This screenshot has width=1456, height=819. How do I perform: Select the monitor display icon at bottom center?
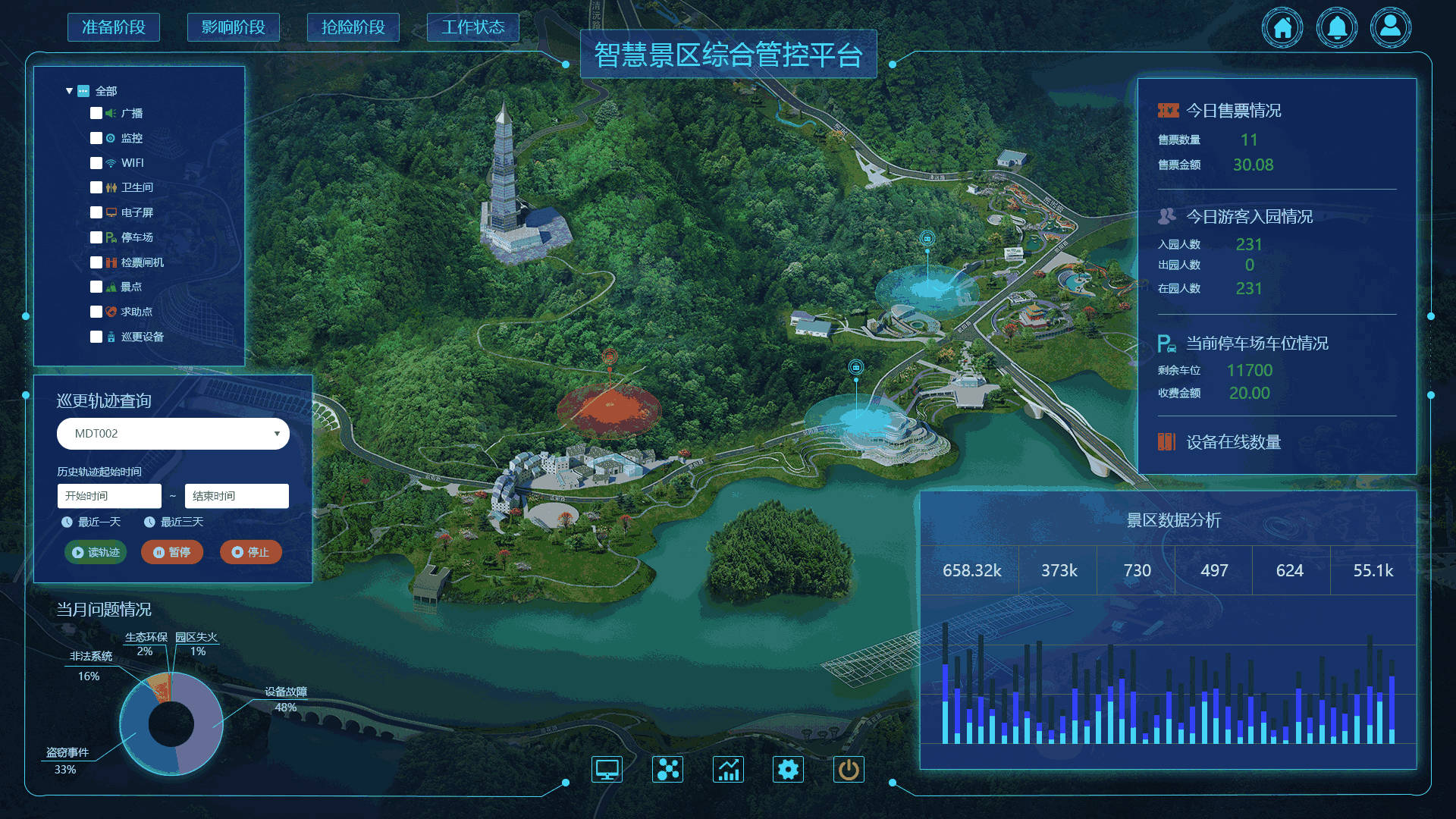pyautogui.click(x=607, y=768)
